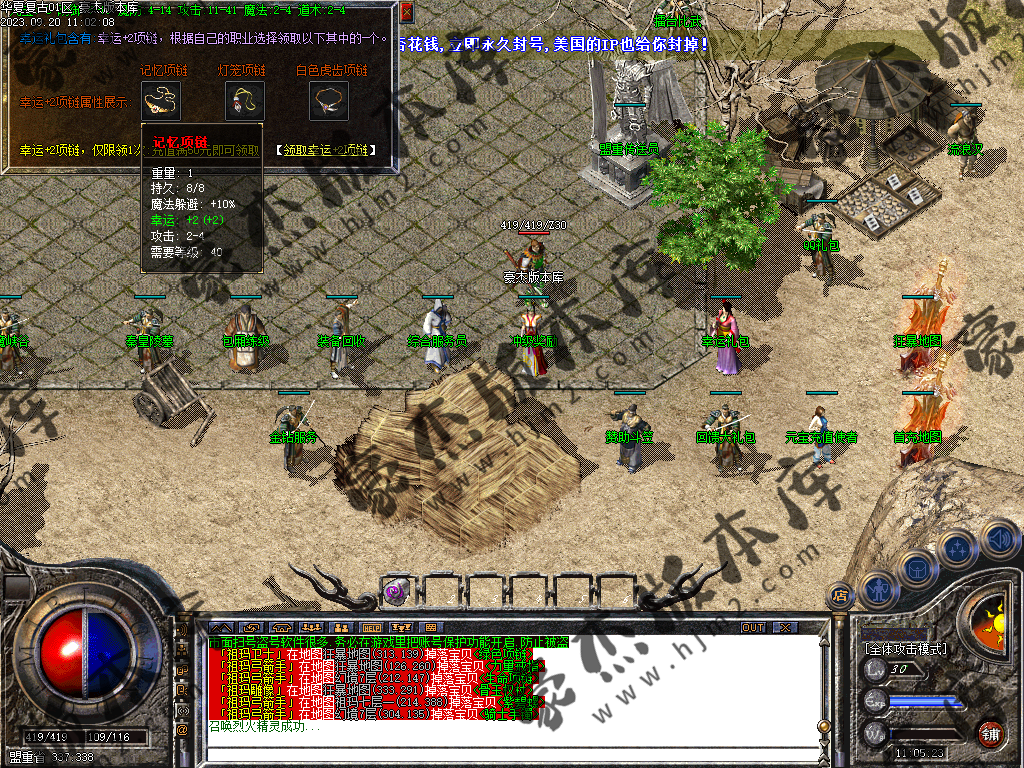Click the OUT button above the chat
Image resolution: width=1024 pixels, height=768 pixels.
coord(752,628)
